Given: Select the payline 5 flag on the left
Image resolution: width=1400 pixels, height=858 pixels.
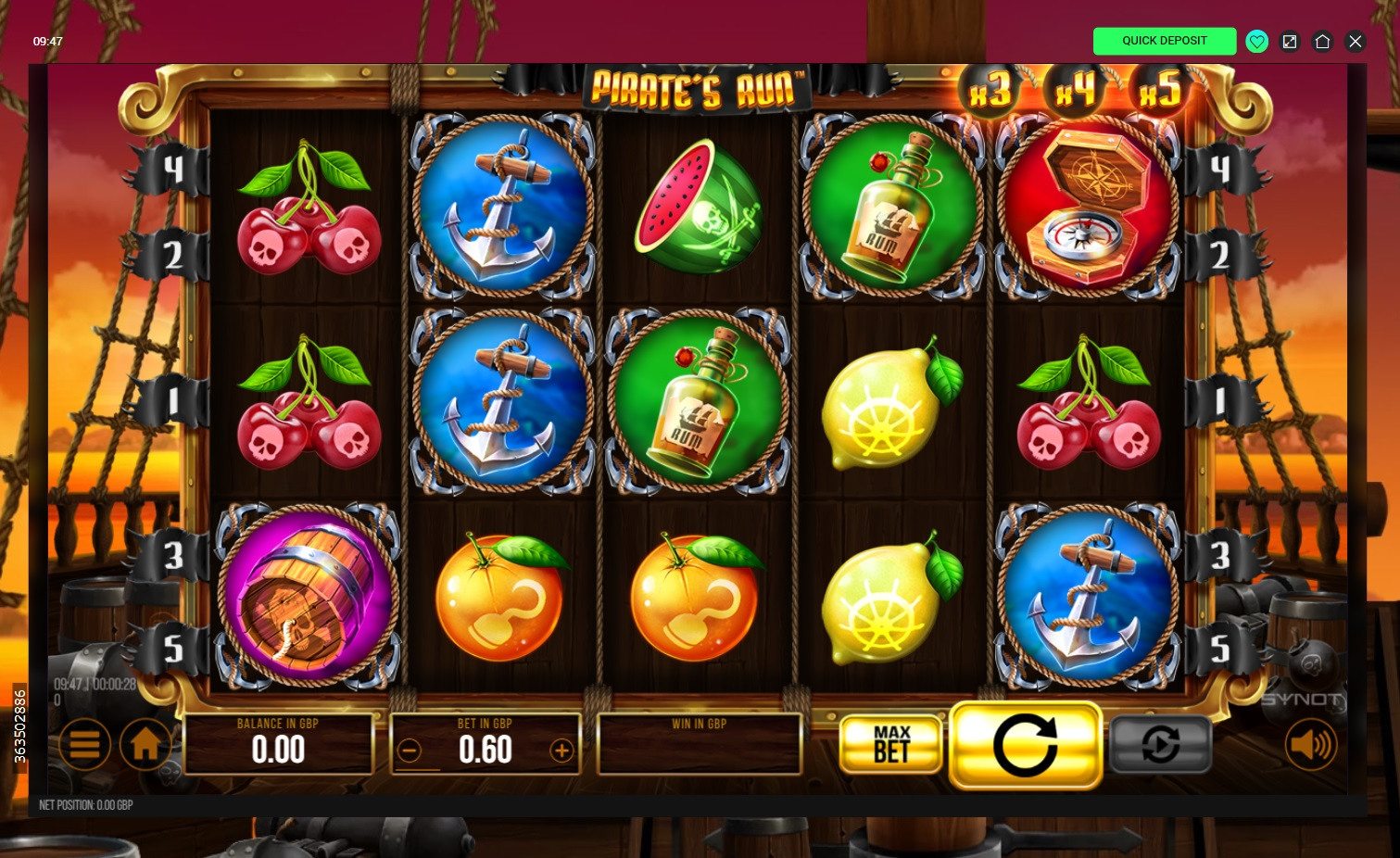Looking at the screenshot, I should (172, 647).
